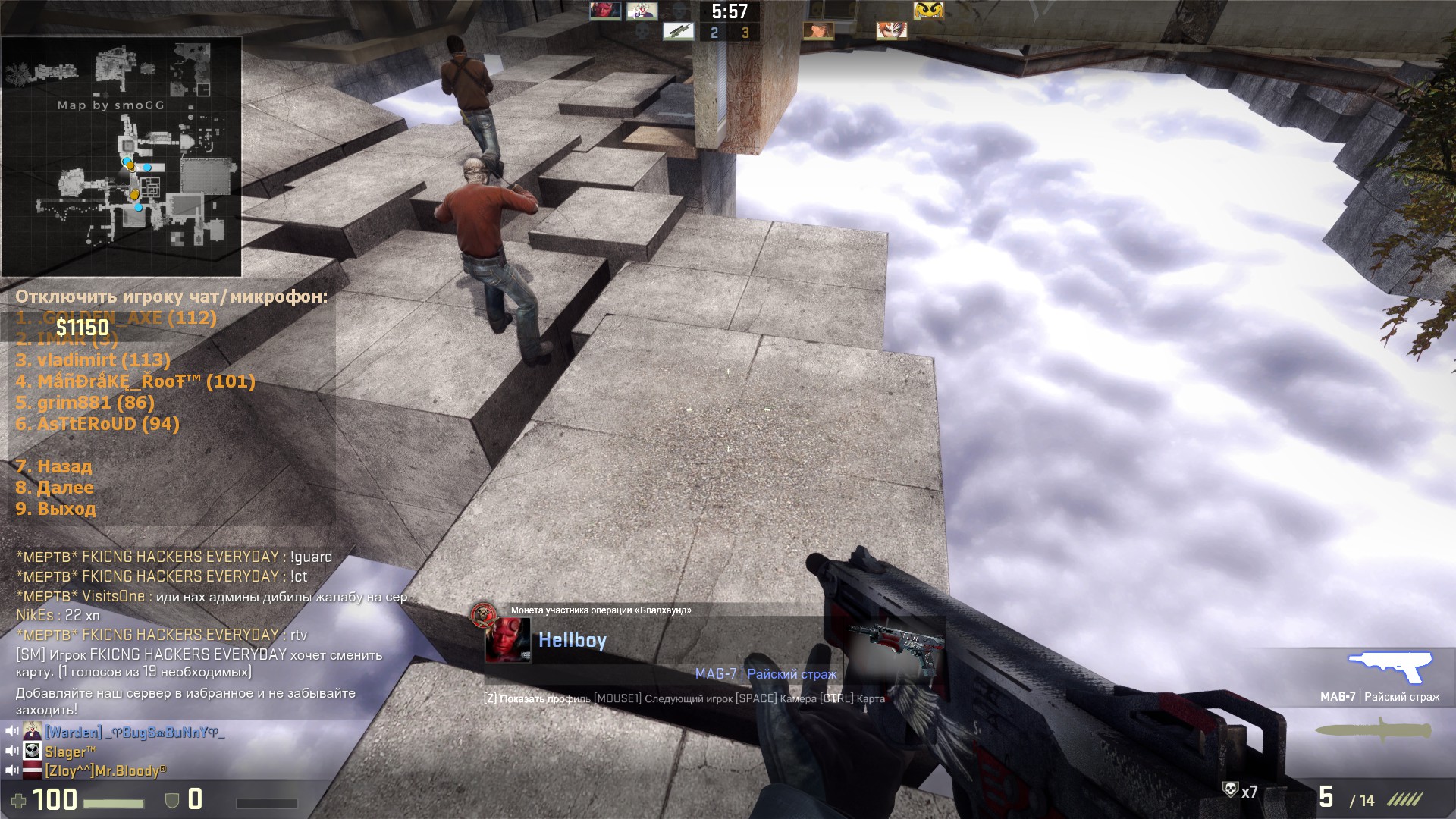Select the MAG-7 weapon icon
Viewport: 1456px width, 819px height.
[1390, 669]
